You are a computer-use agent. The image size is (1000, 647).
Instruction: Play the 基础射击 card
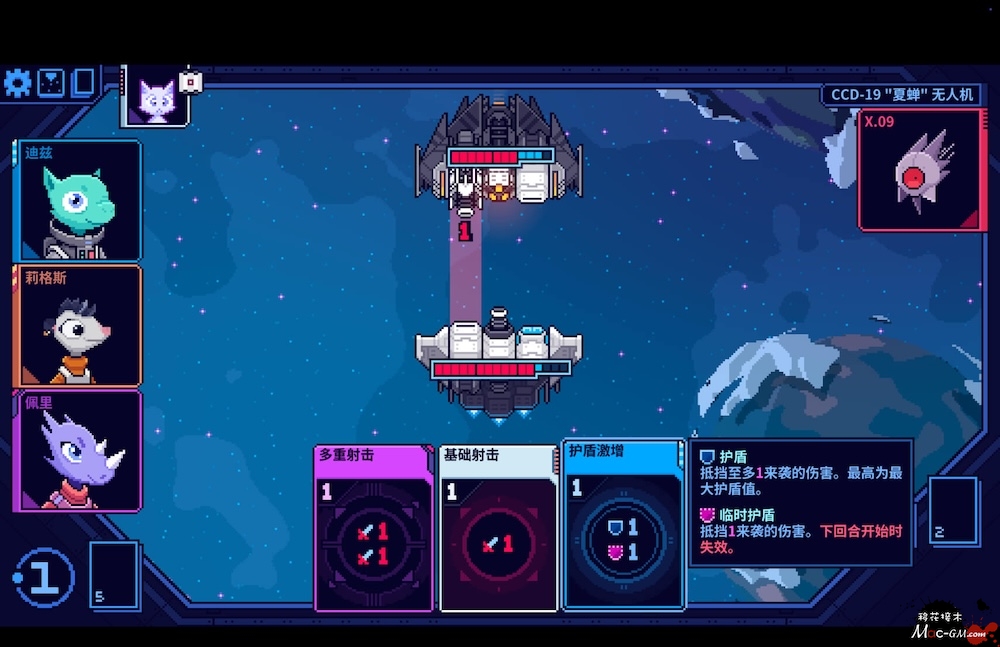[x=498, y=527]
